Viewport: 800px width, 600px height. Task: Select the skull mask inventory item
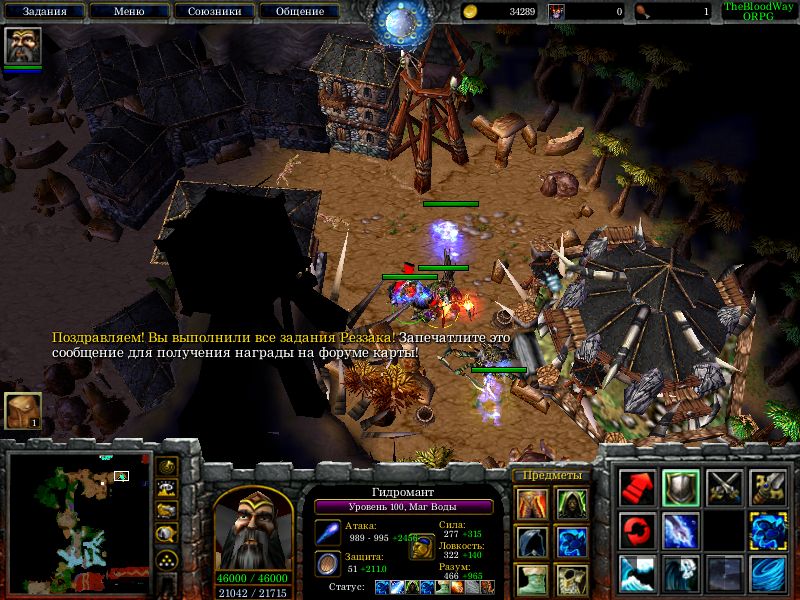coord(572,580)
